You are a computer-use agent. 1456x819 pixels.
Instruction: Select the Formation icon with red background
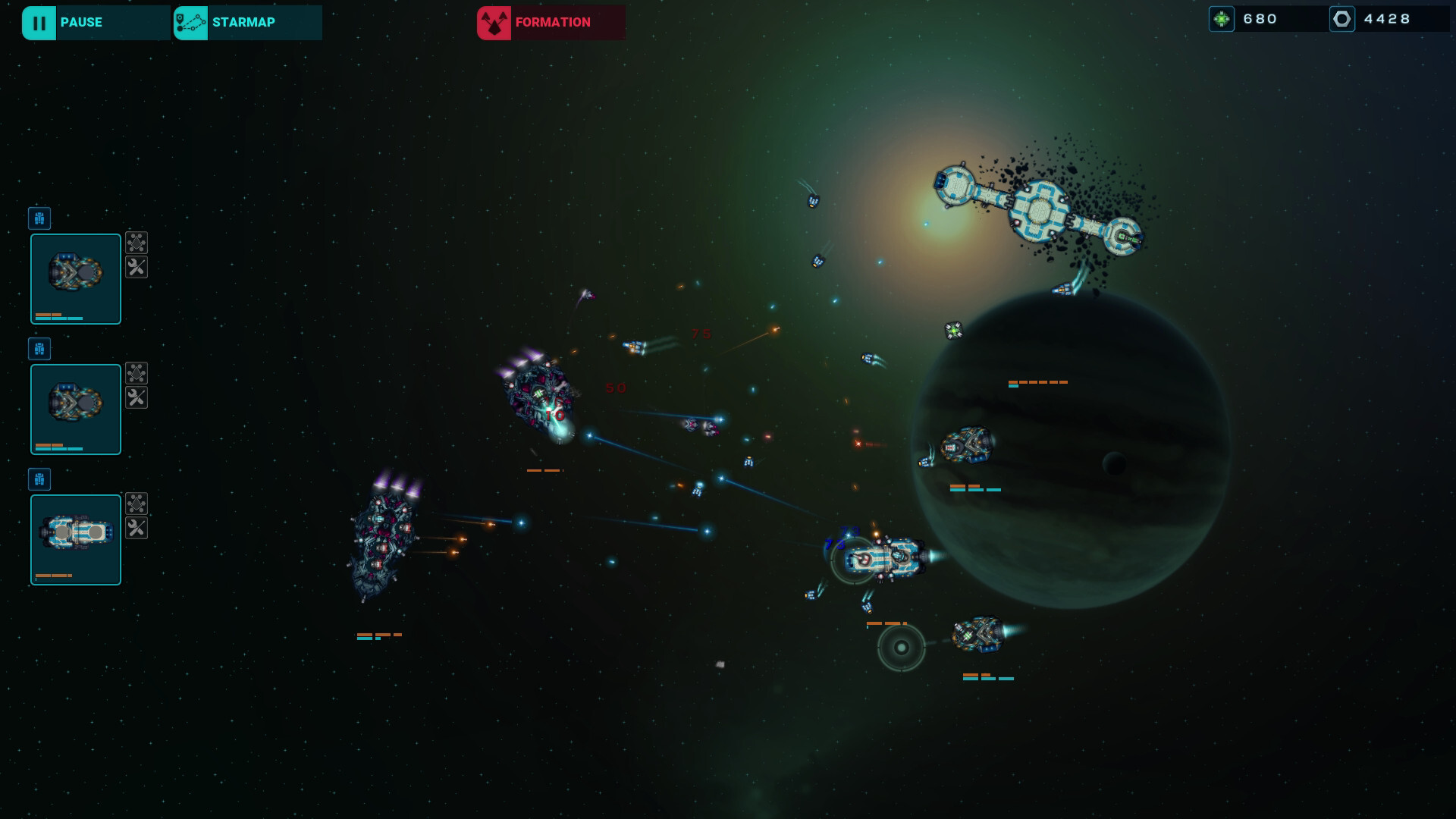(x=493, y=22)
